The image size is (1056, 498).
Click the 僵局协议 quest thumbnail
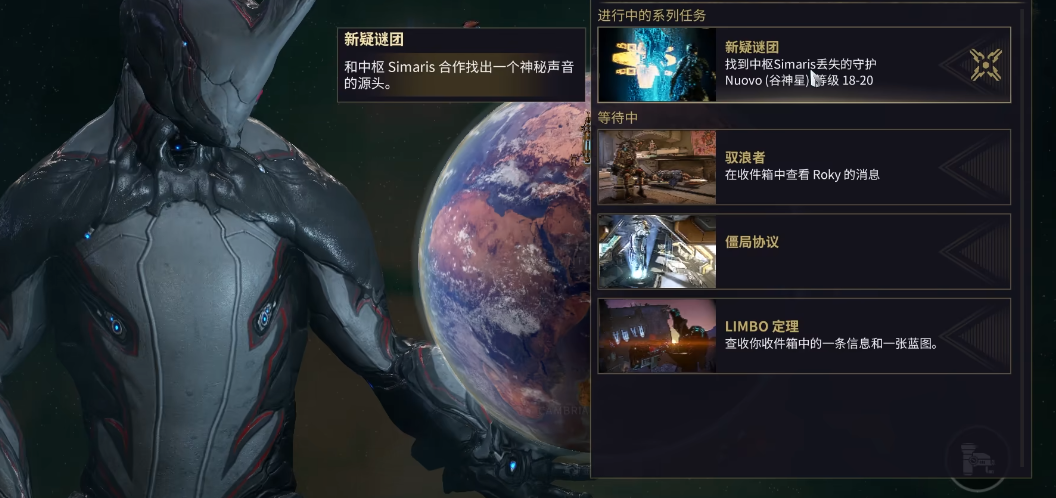coord(658,251)
